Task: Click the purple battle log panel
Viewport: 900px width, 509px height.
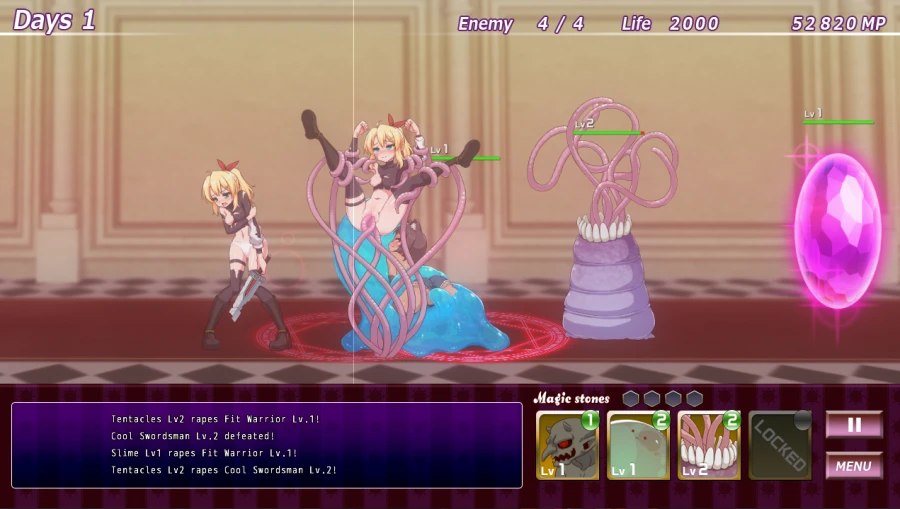Action: 267,445
